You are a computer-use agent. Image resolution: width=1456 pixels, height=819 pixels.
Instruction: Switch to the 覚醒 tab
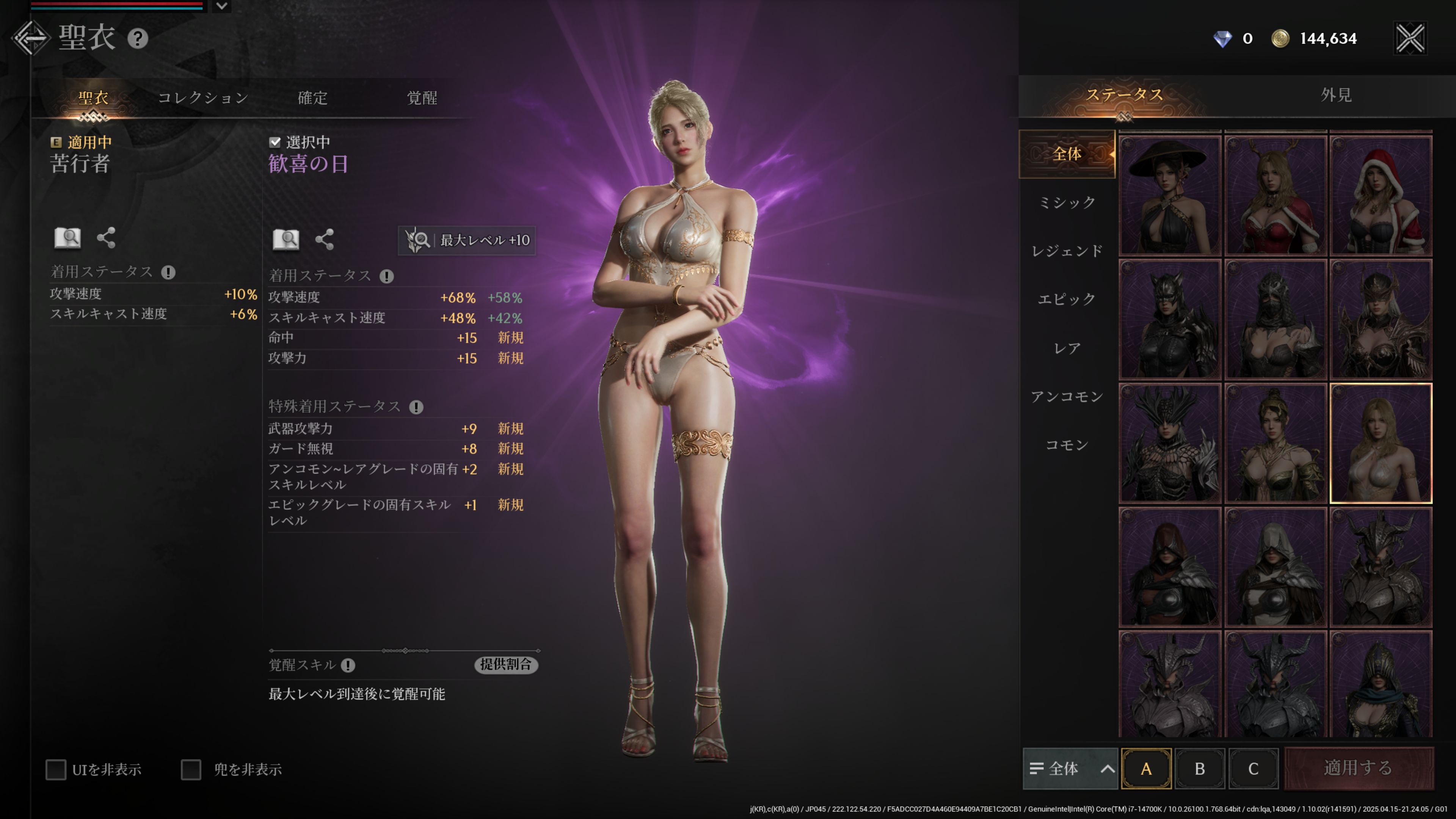point(422,98)
